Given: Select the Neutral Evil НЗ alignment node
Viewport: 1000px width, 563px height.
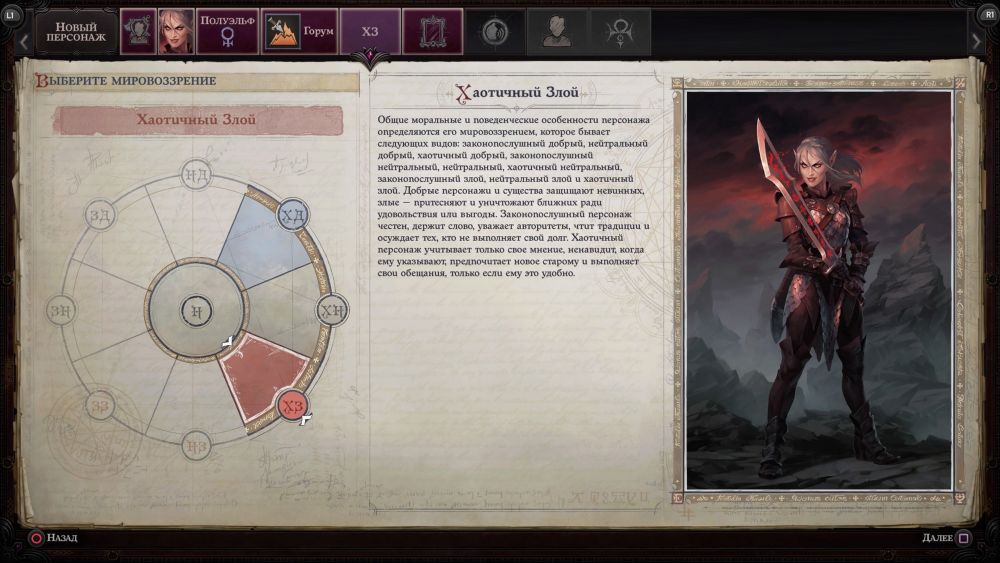Looking at the screenshot, I should [196, 444].
